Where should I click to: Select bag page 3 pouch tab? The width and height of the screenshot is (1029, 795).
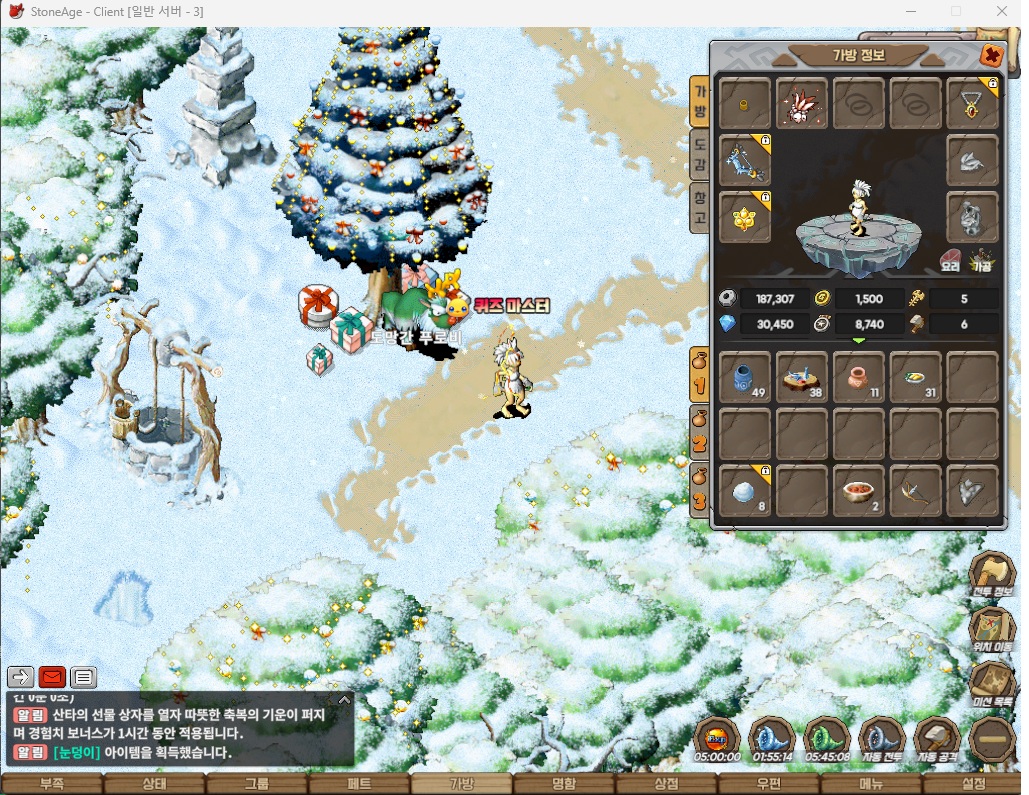click(x=701, y=491)
